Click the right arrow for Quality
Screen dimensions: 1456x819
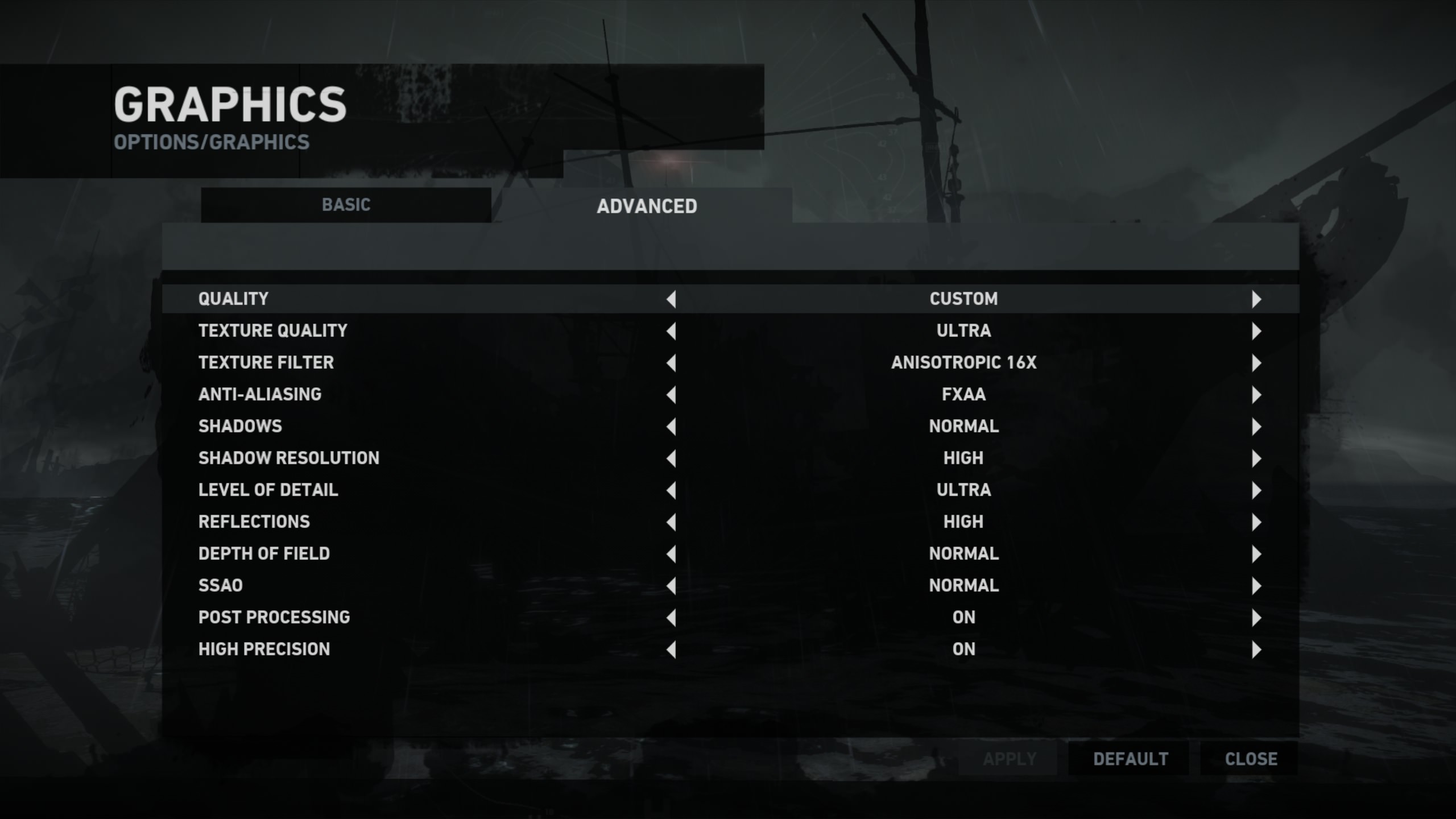(1256, 299)
